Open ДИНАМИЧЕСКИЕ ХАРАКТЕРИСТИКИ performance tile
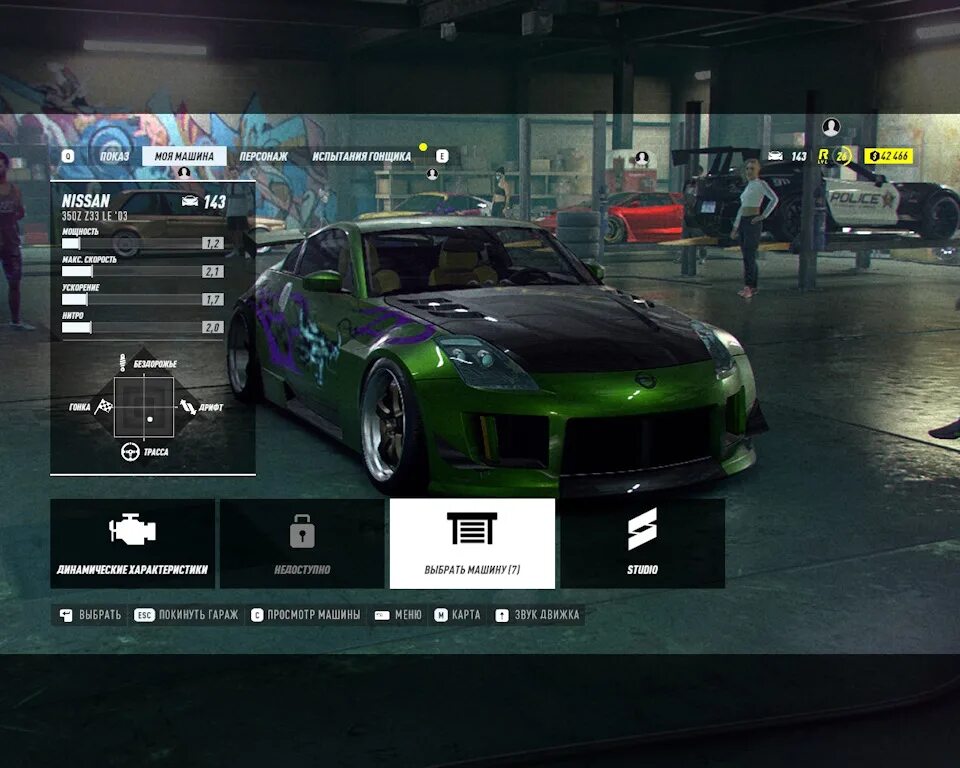This screenshot has width=960, height=768. [132, 543]
